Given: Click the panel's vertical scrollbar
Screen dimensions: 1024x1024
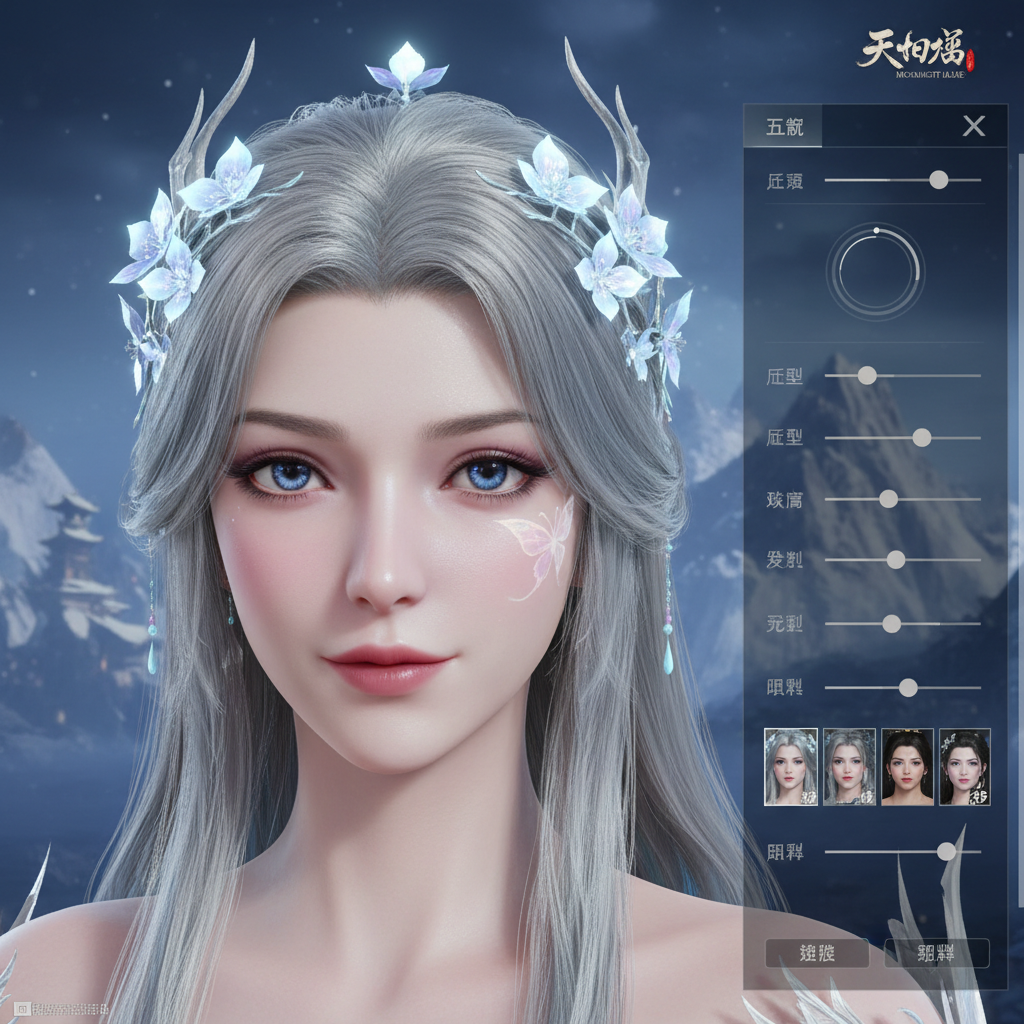Looking at the screenshot, I should (x=1020, y=400).
